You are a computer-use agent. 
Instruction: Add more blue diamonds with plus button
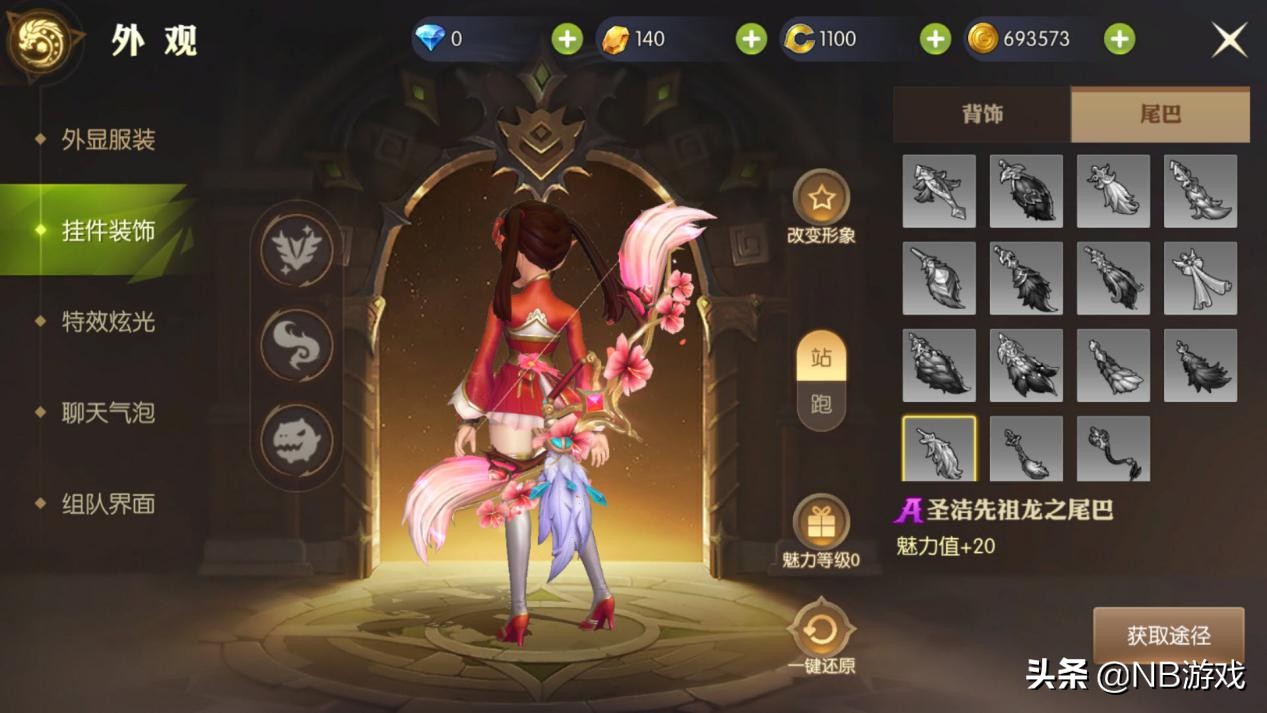point(567,39)
